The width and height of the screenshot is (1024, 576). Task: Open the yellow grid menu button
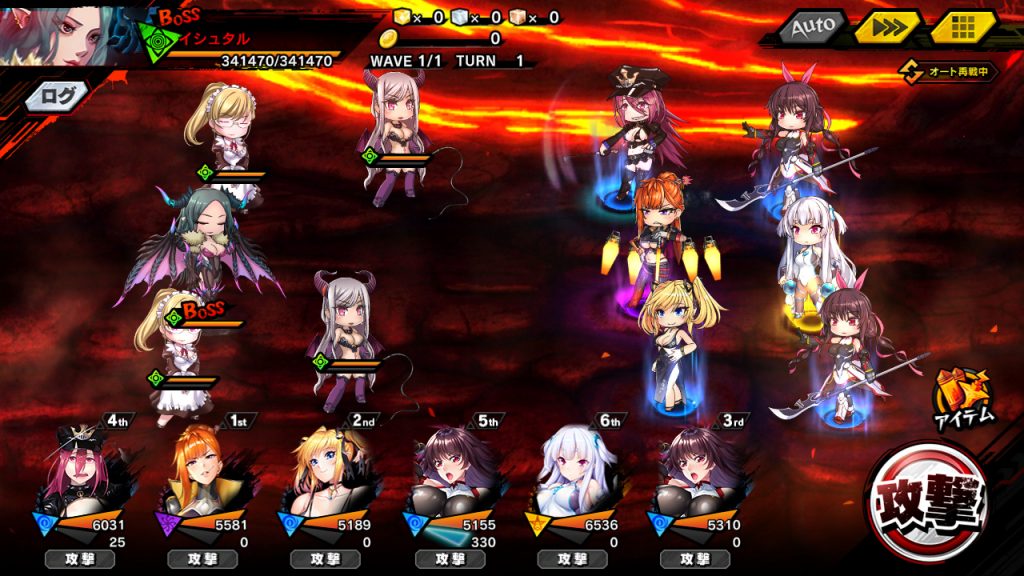point(963,27)
